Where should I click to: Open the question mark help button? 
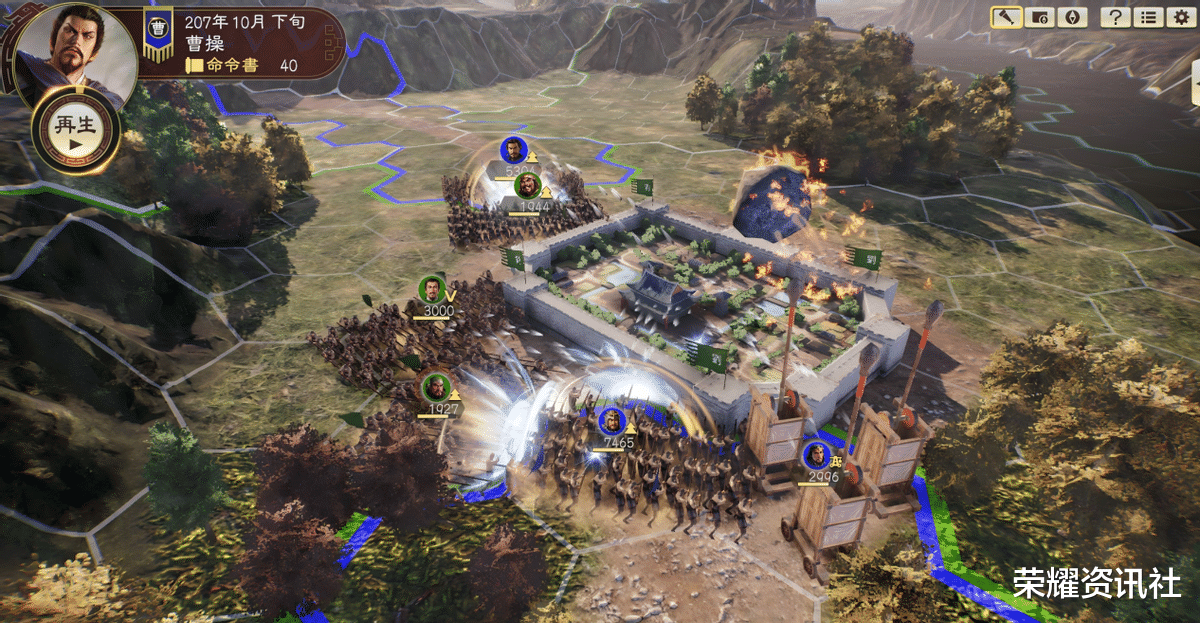[1113, 17]
